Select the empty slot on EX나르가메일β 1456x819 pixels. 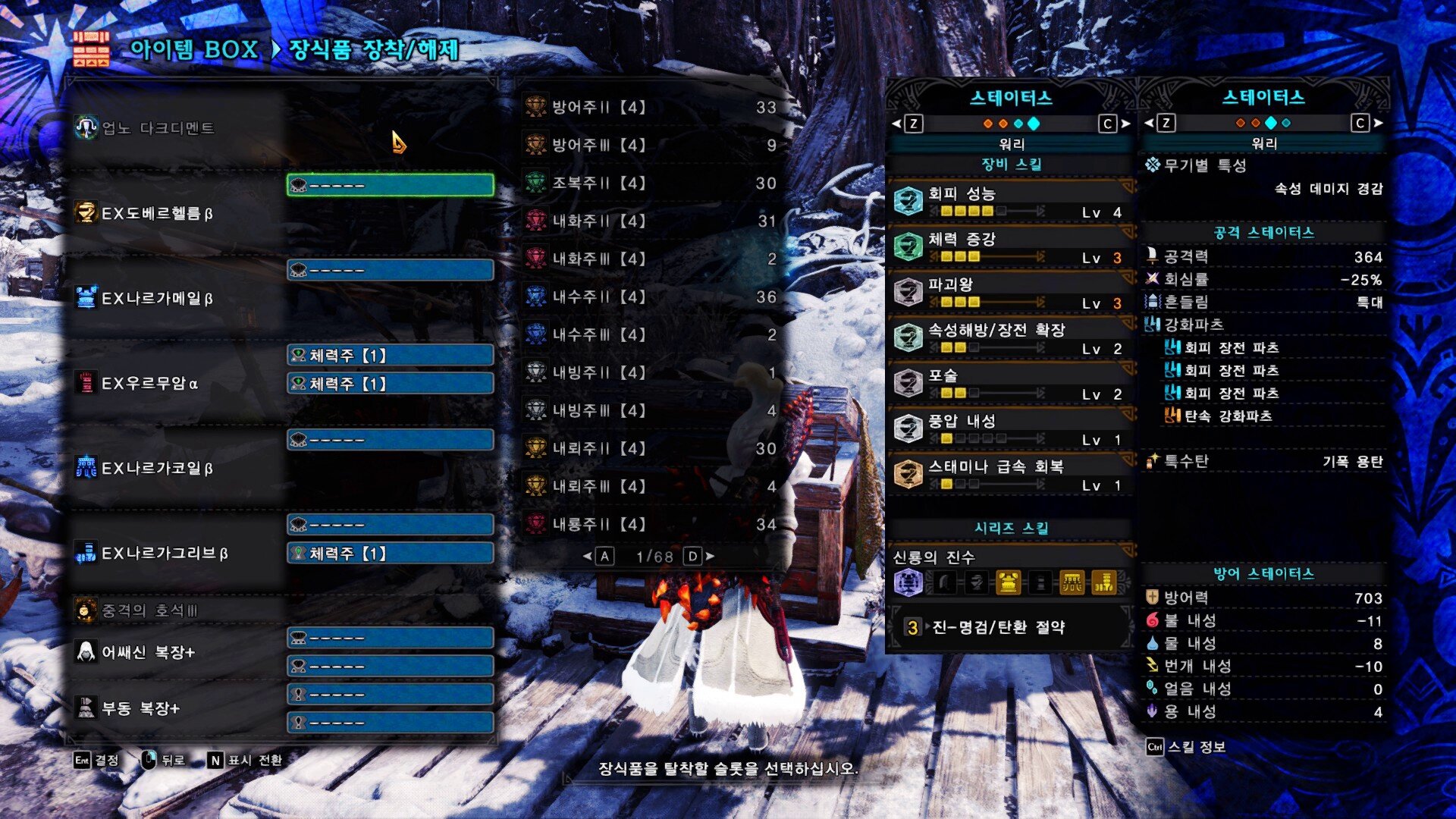click(x=391, y=270)
